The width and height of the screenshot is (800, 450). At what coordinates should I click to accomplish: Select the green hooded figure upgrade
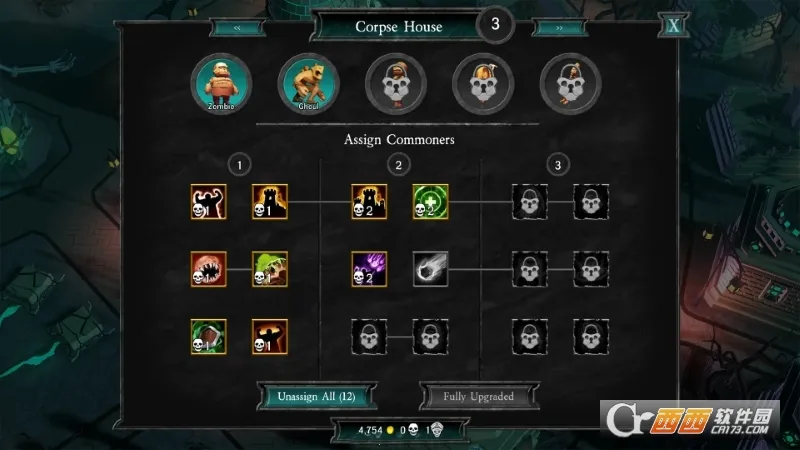[x=269, y=269]
